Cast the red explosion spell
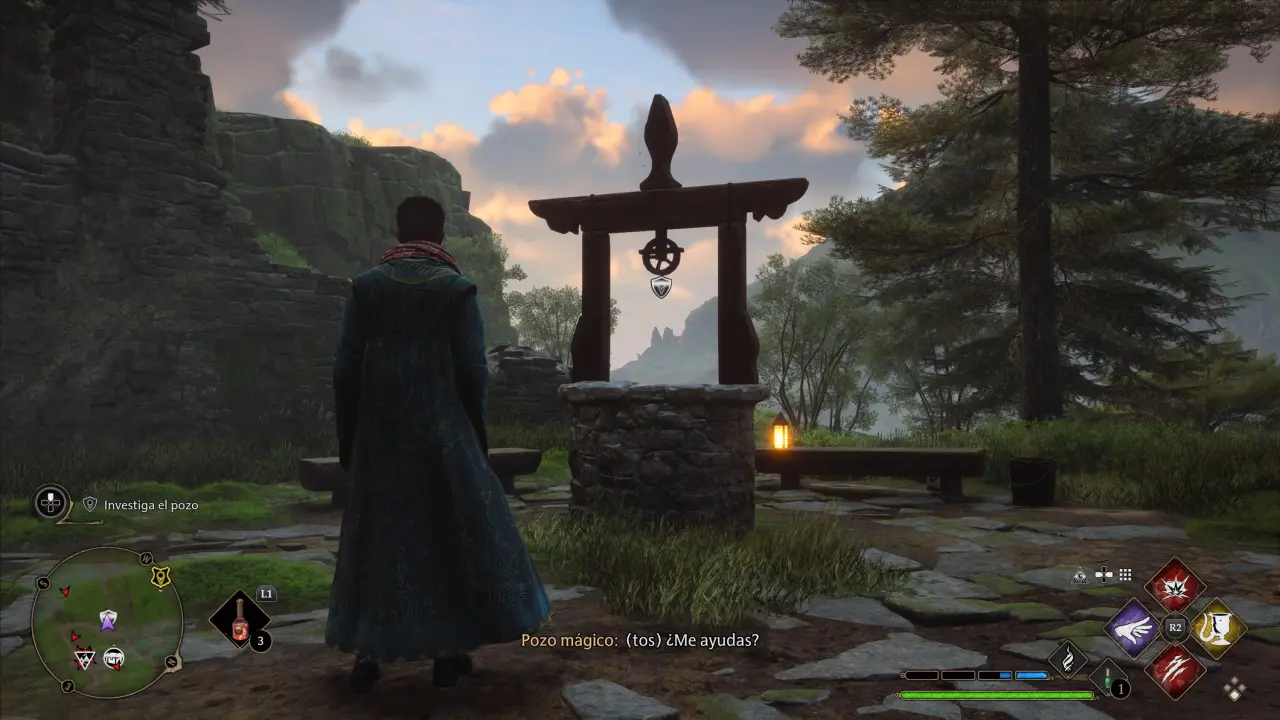The width and height of the screenshot is (1280, 720). tap(1175, 586)
